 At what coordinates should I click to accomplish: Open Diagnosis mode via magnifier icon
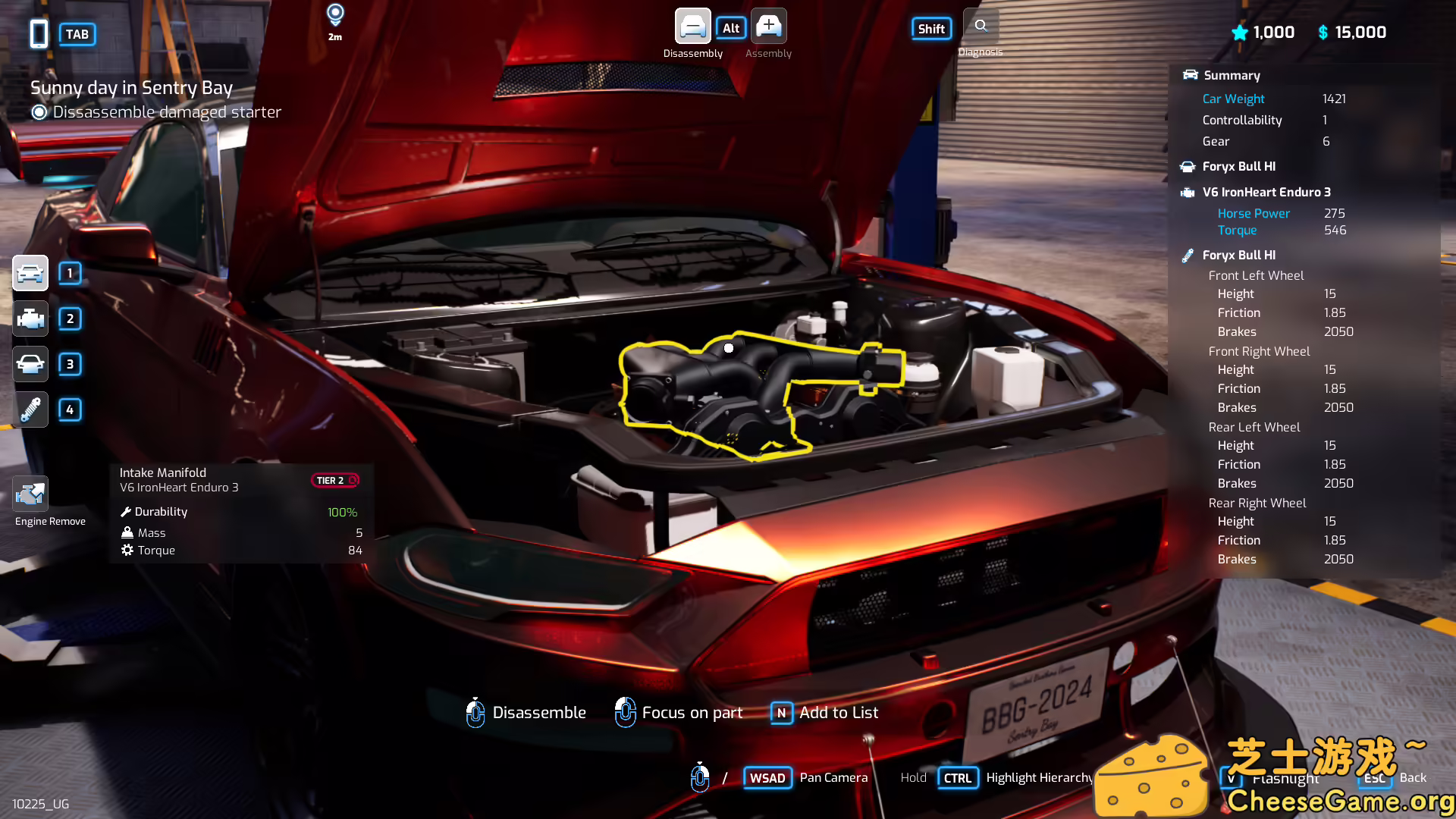(980, 25)
